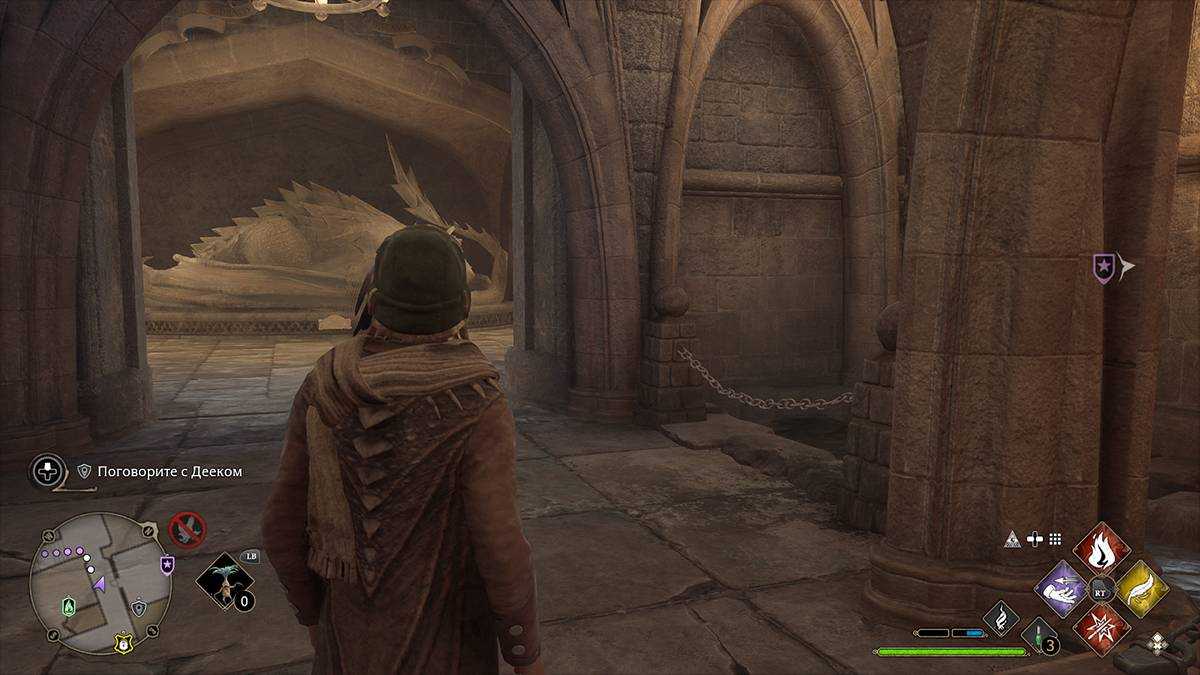Open the spell set dot-grid icon
1200x675 pixels.
pyautogui.click(x=1055, y=539)
